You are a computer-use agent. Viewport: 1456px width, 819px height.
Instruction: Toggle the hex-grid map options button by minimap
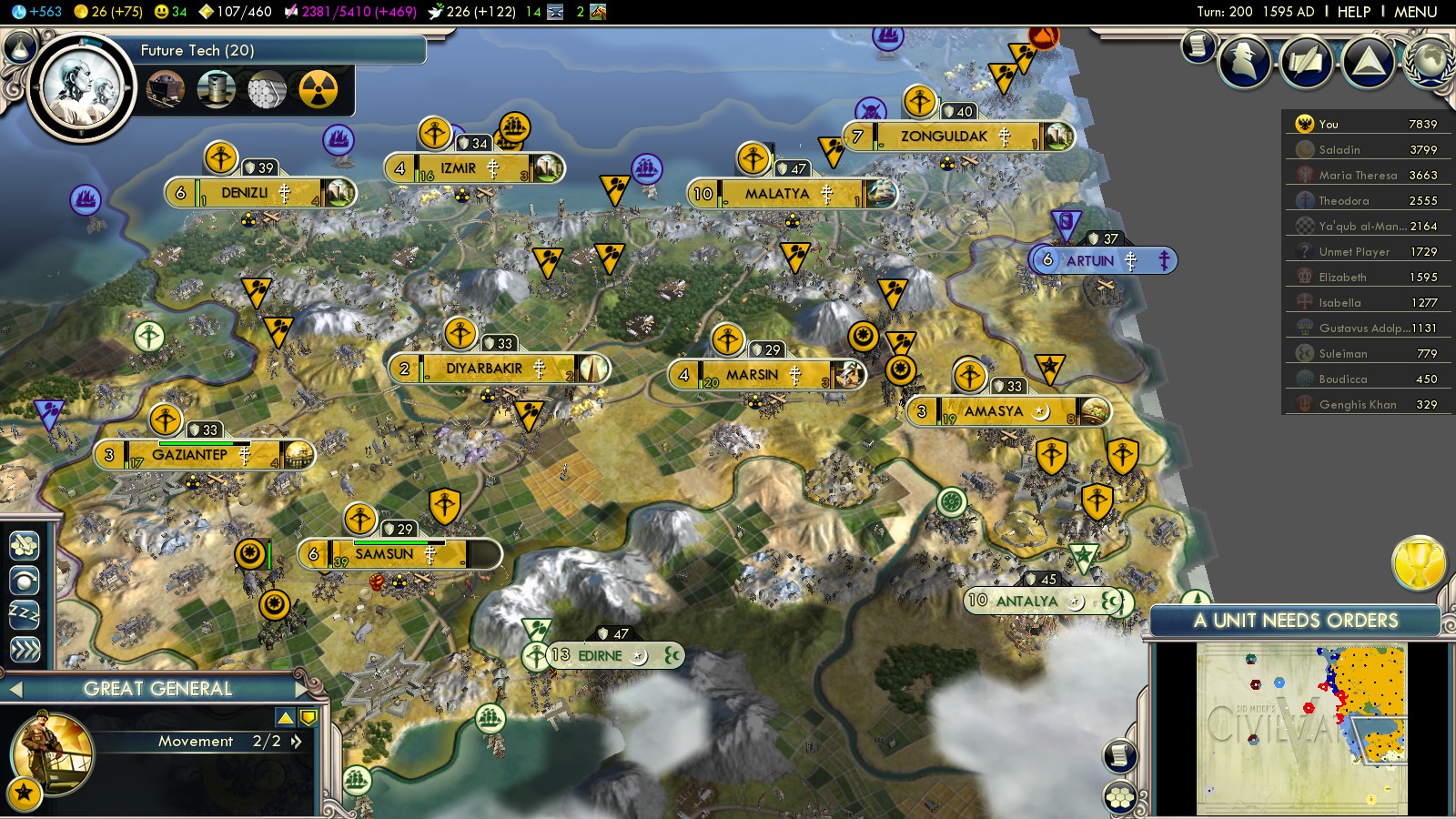(x=1120, y=797)
